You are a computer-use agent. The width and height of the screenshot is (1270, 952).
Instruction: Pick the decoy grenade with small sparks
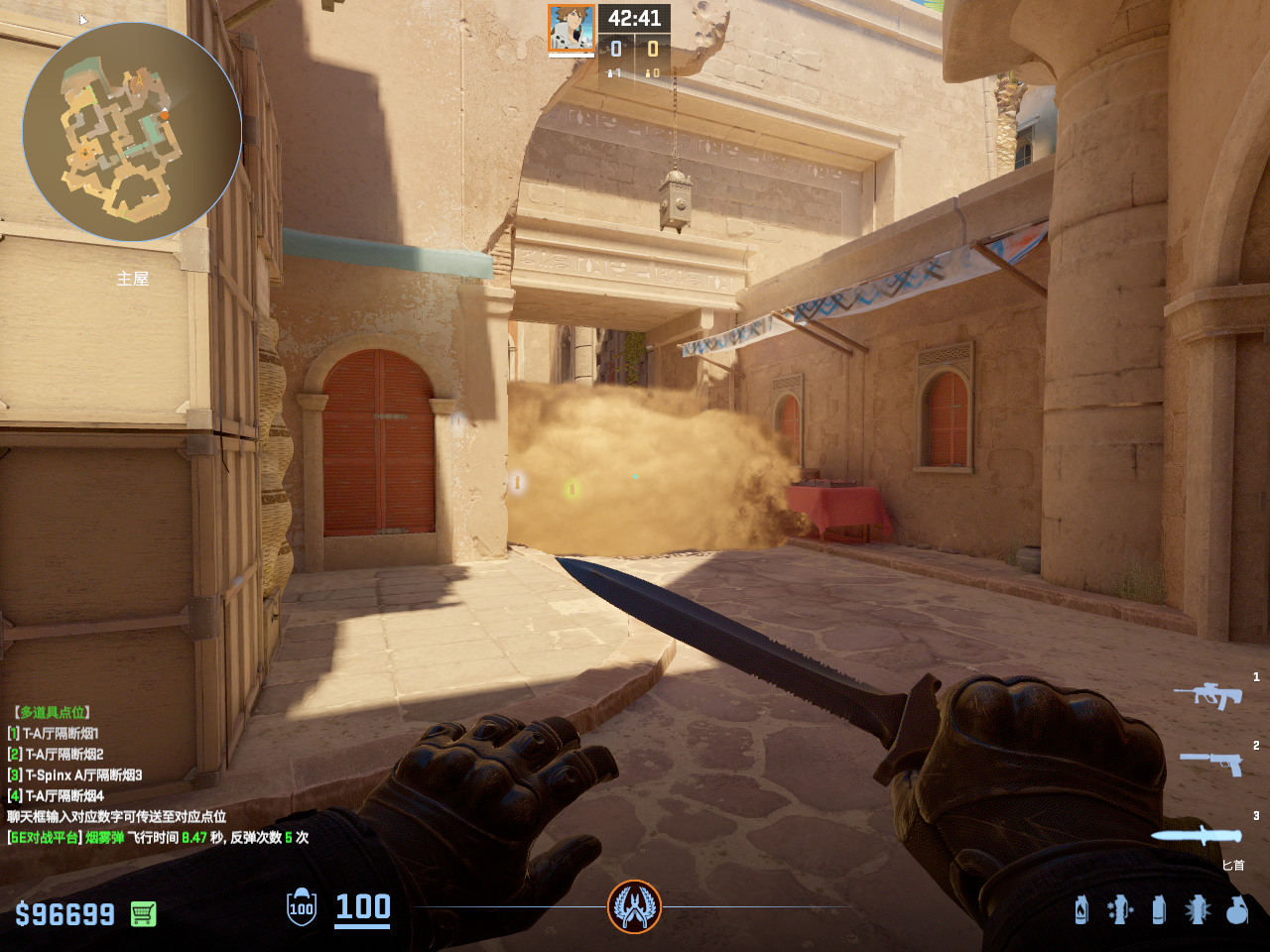pos(1119,909)
